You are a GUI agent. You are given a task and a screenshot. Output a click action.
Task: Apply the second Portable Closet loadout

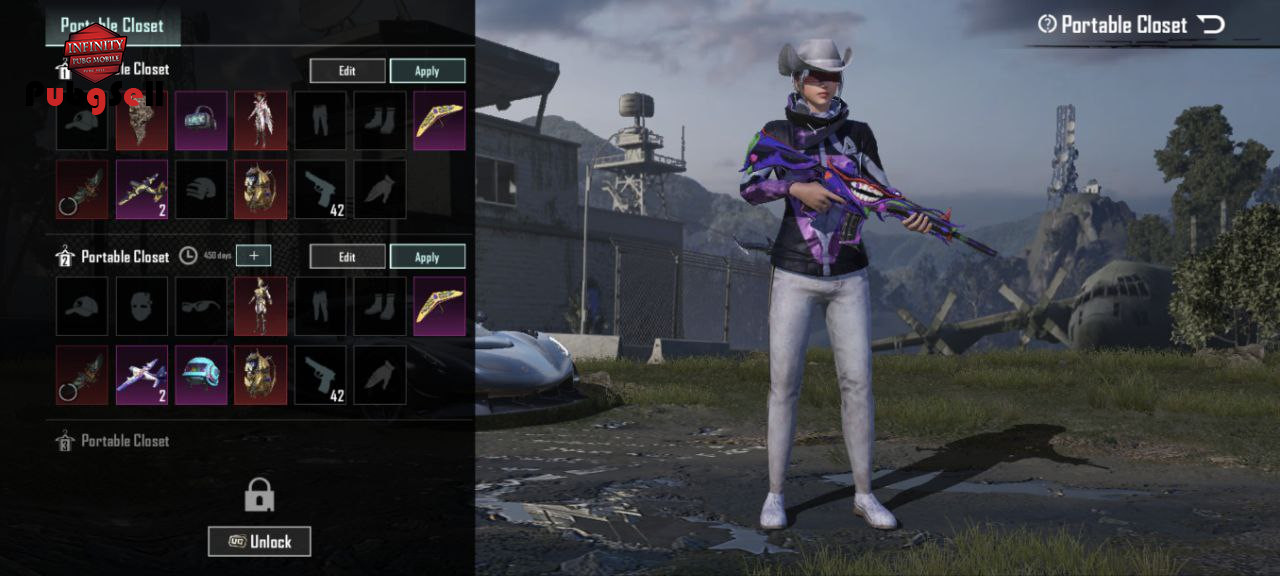pos(427,257)
